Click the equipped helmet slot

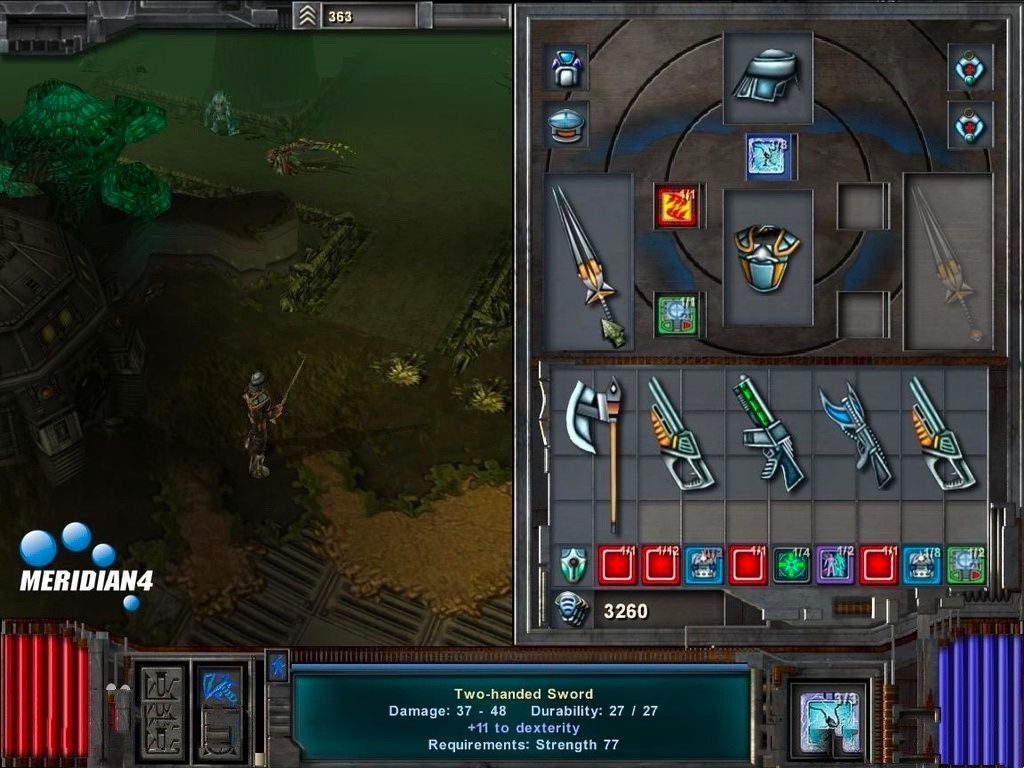click(767, 76)
